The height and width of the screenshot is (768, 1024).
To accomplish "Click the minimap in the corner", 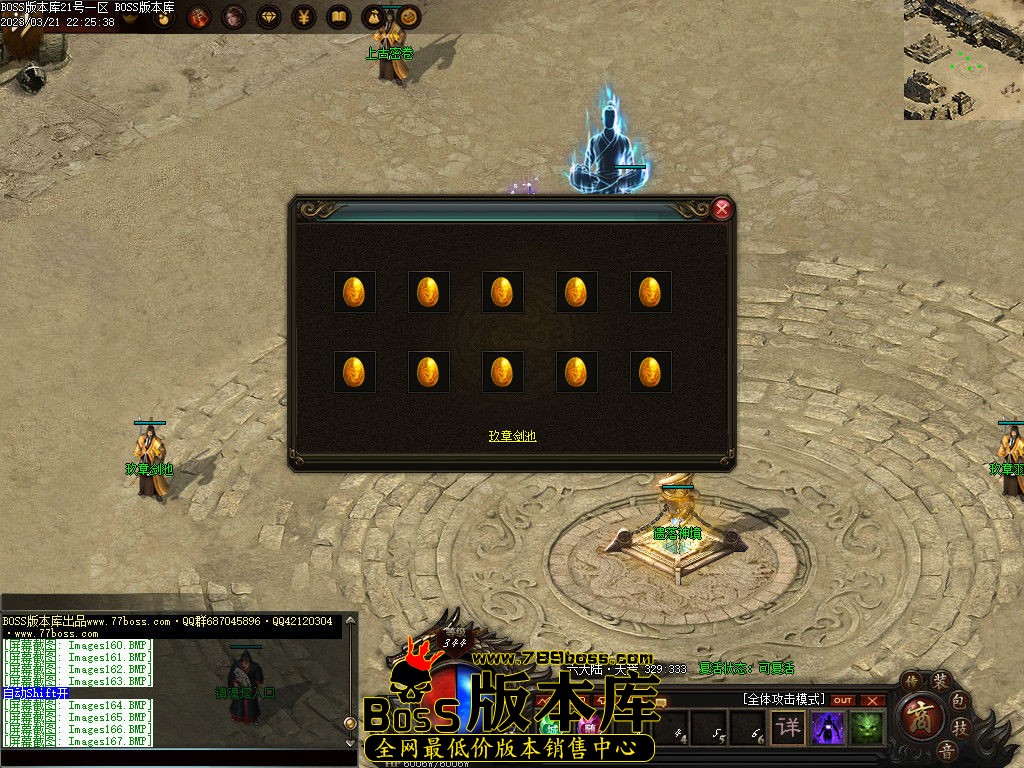I will pos(963,60).
